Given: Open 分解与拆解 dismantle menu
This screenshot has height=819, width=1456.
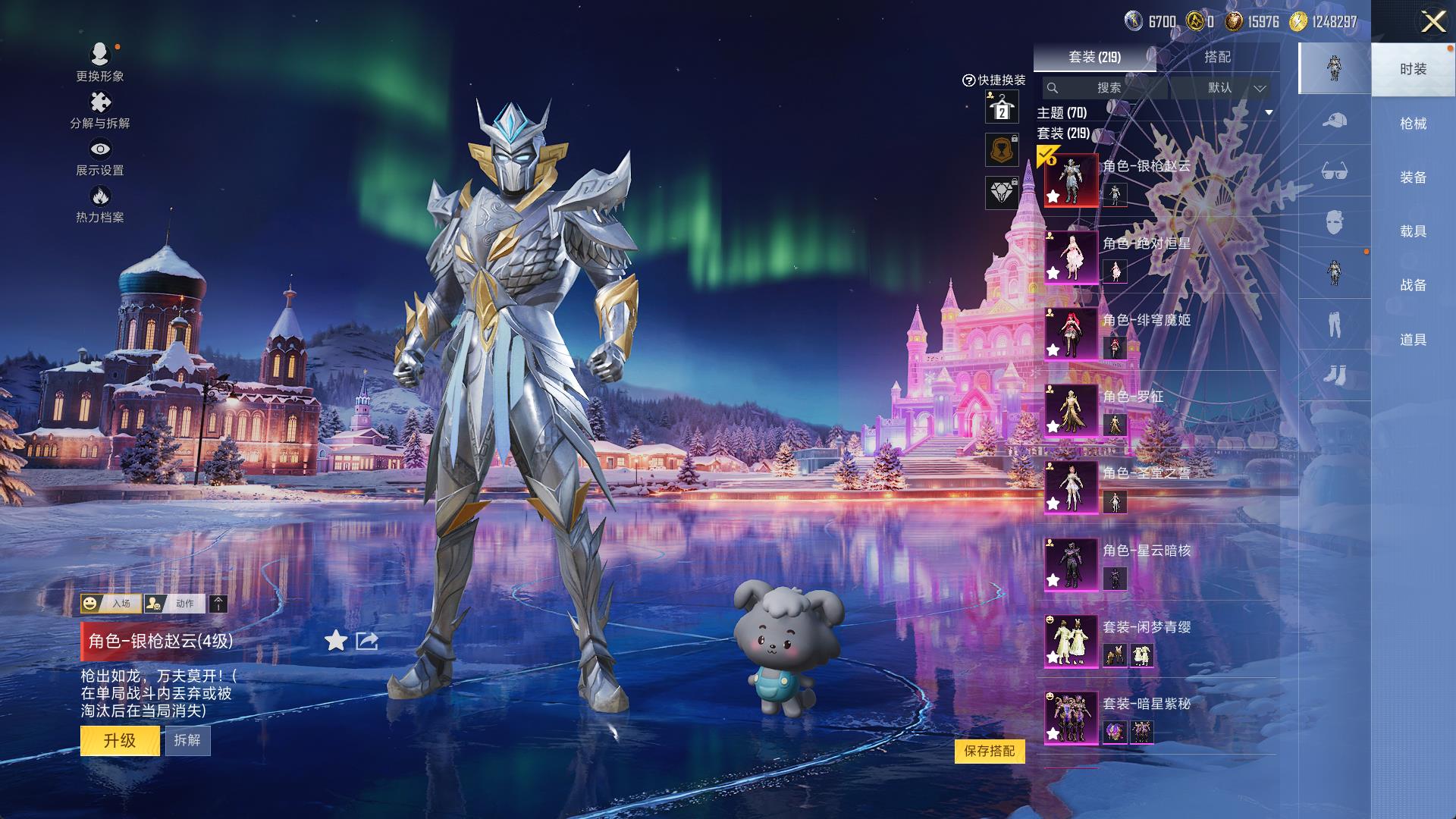Looking at the screenshot, I should [x=100, y=110].
